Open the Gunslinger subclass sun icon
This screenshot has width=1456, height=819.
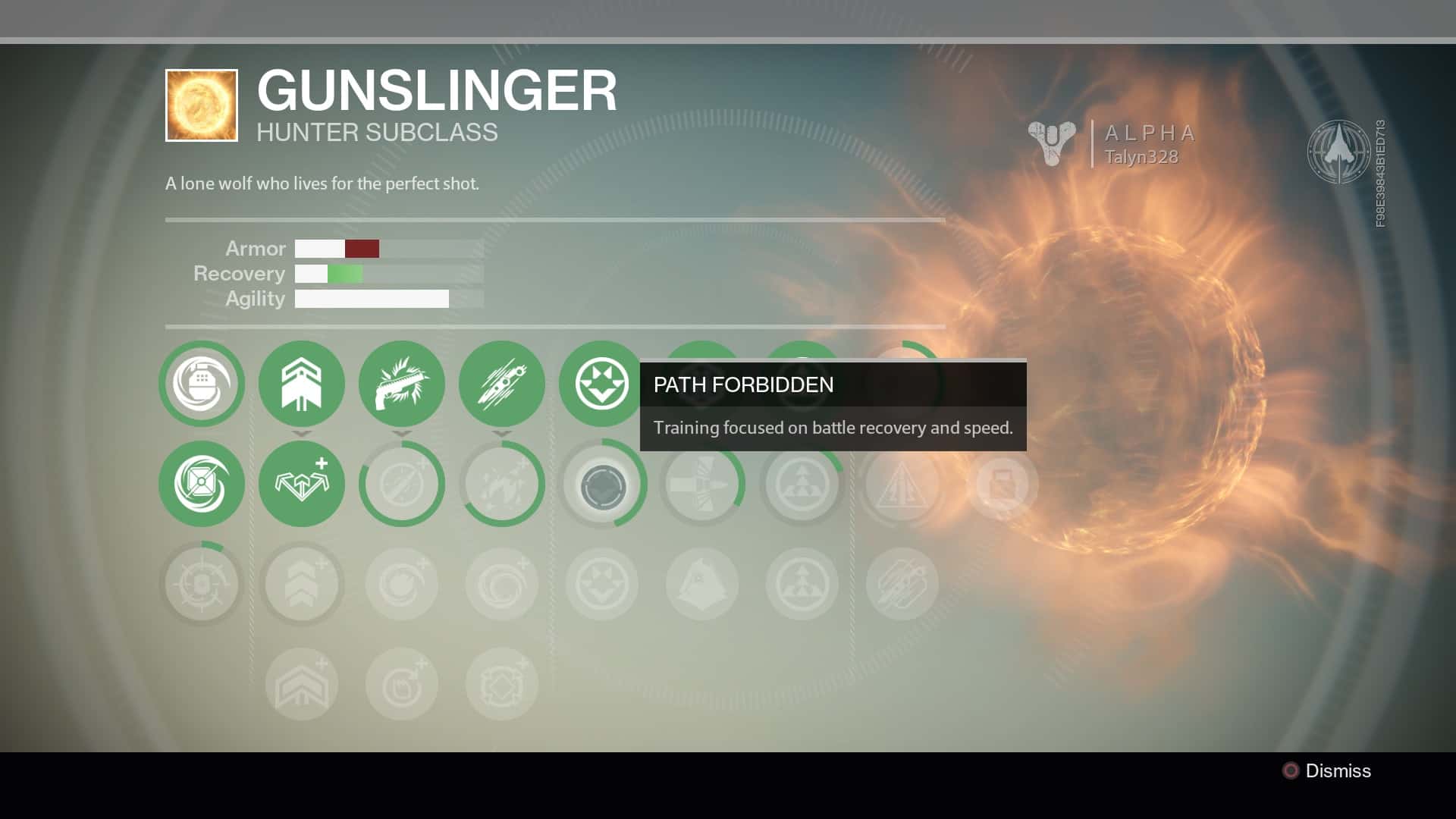point(202,105)
